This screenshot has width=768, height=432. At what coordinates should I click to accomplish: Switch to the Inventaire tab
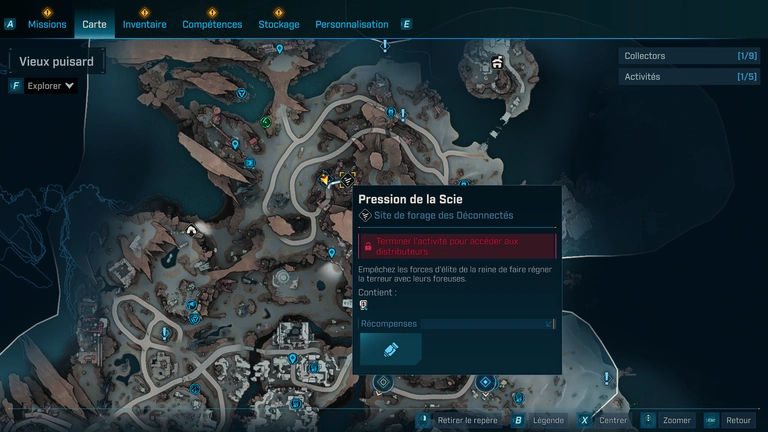(145, 24)
